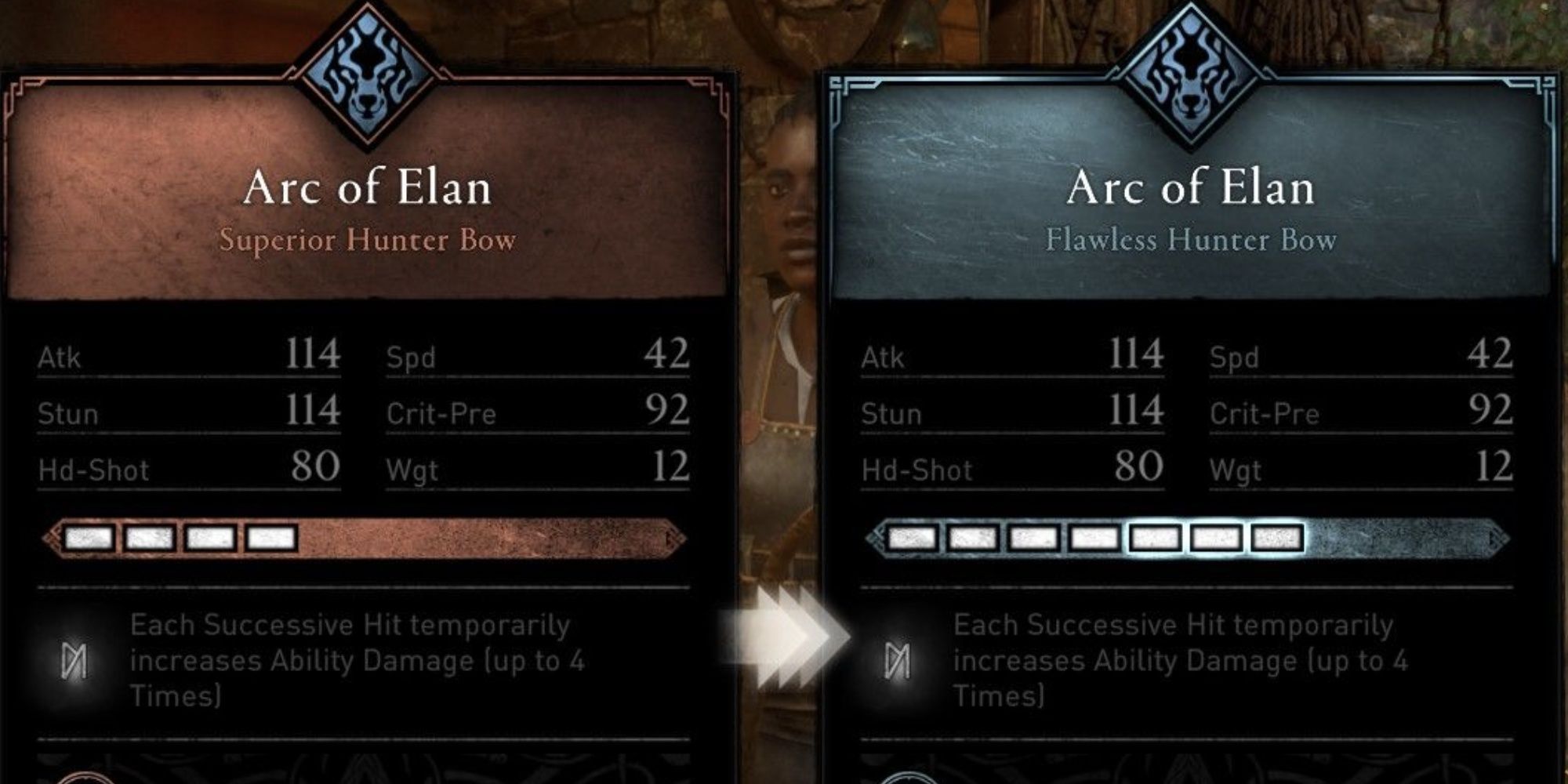Select the Superior Hunter Bow card

tap(367, 212)
